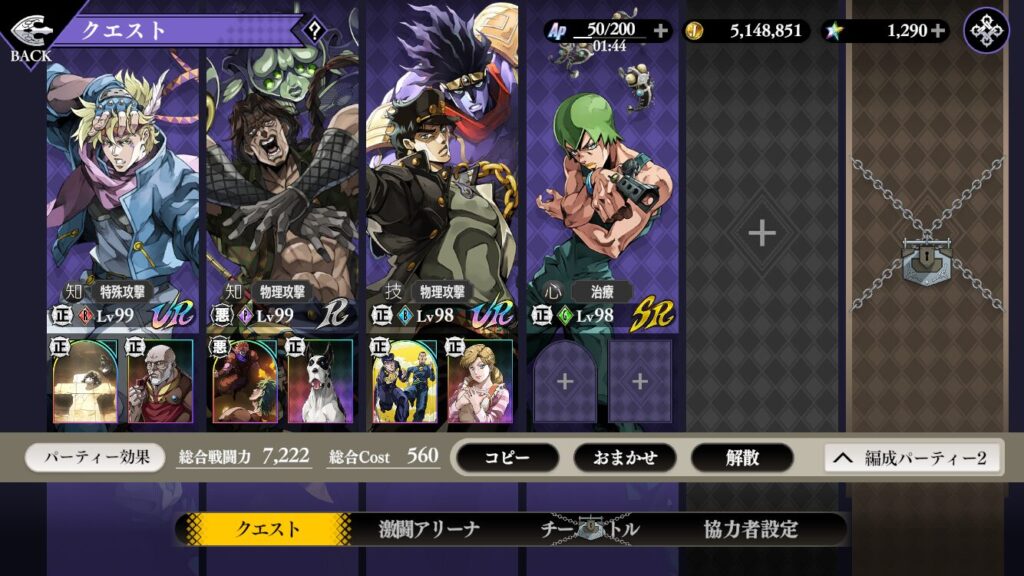Open the blonde woman support card
Viewport: 1024px width, 576px height.
480,381
